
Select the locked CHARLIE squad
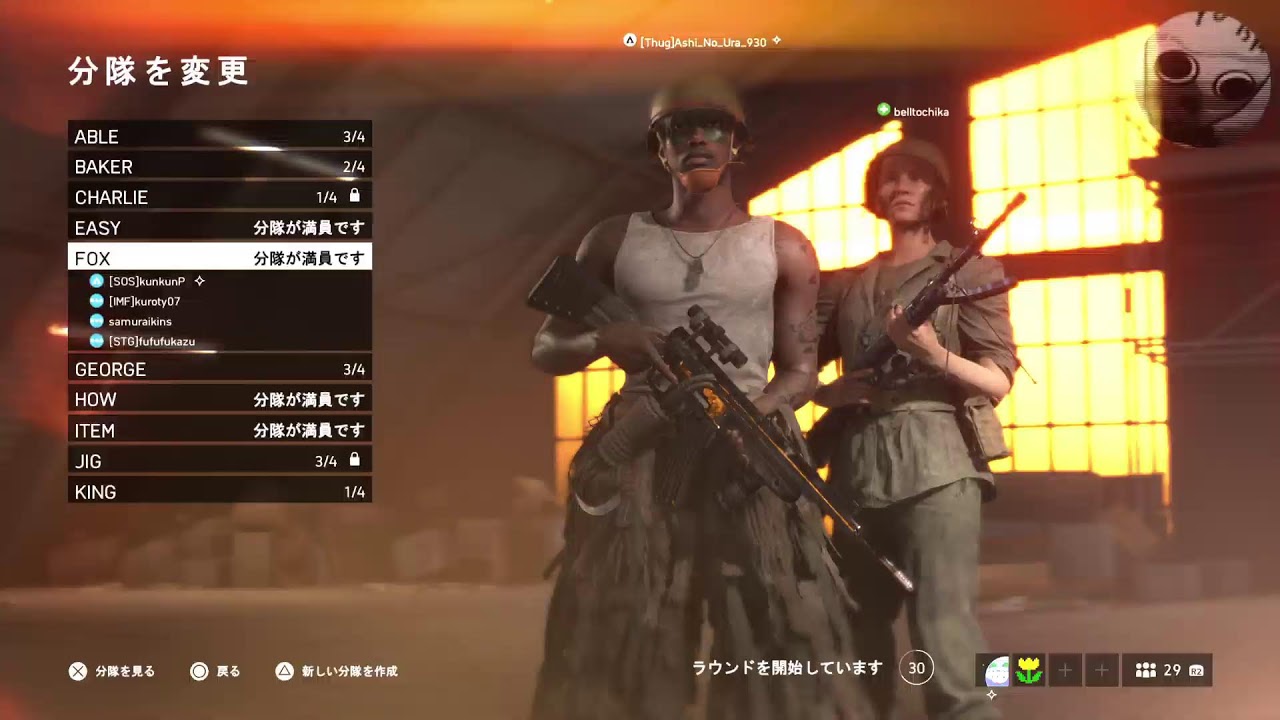click(x=219, y=197)
